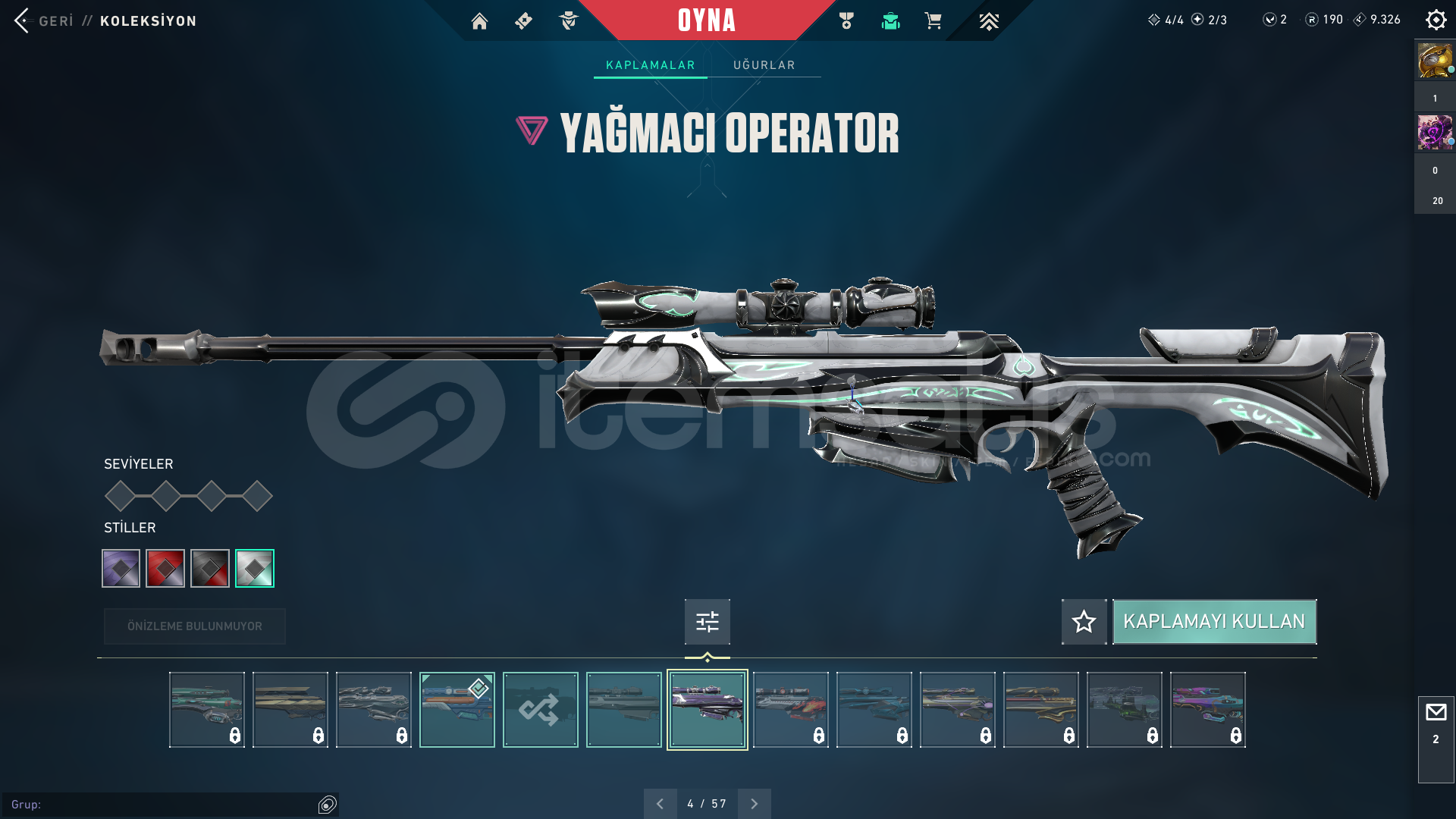1456x819 pixels.
Task: Select the random shuffle skin tile
Action: [540, 710]
